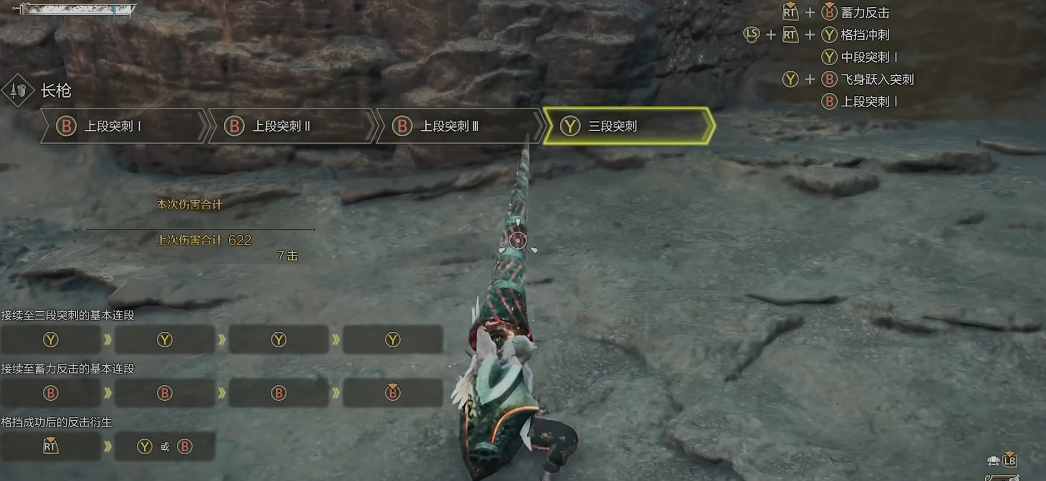Select the 接续至蓄力反击的基本连段 combo heading
Viewport: 1046px width, 481px height.
pyautogui.click(x=68, y=369)
